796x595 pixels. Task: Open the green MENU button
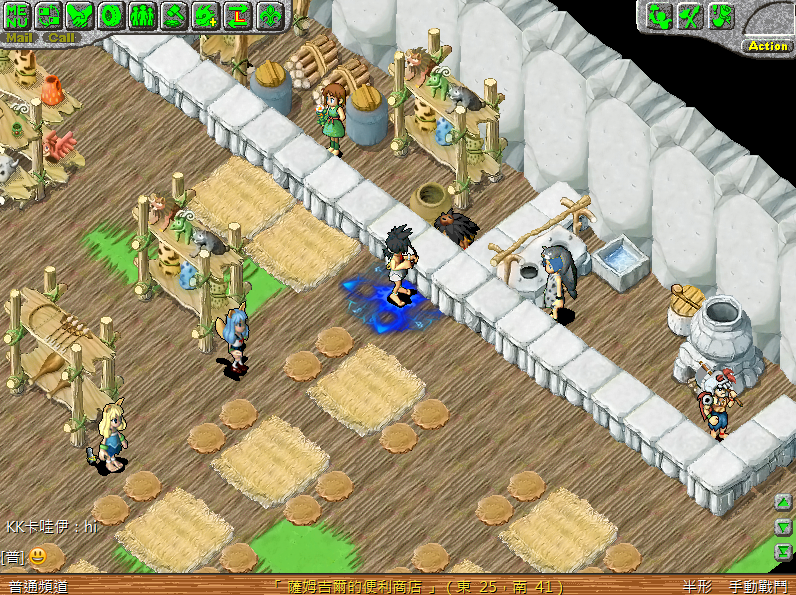point(20,15)
